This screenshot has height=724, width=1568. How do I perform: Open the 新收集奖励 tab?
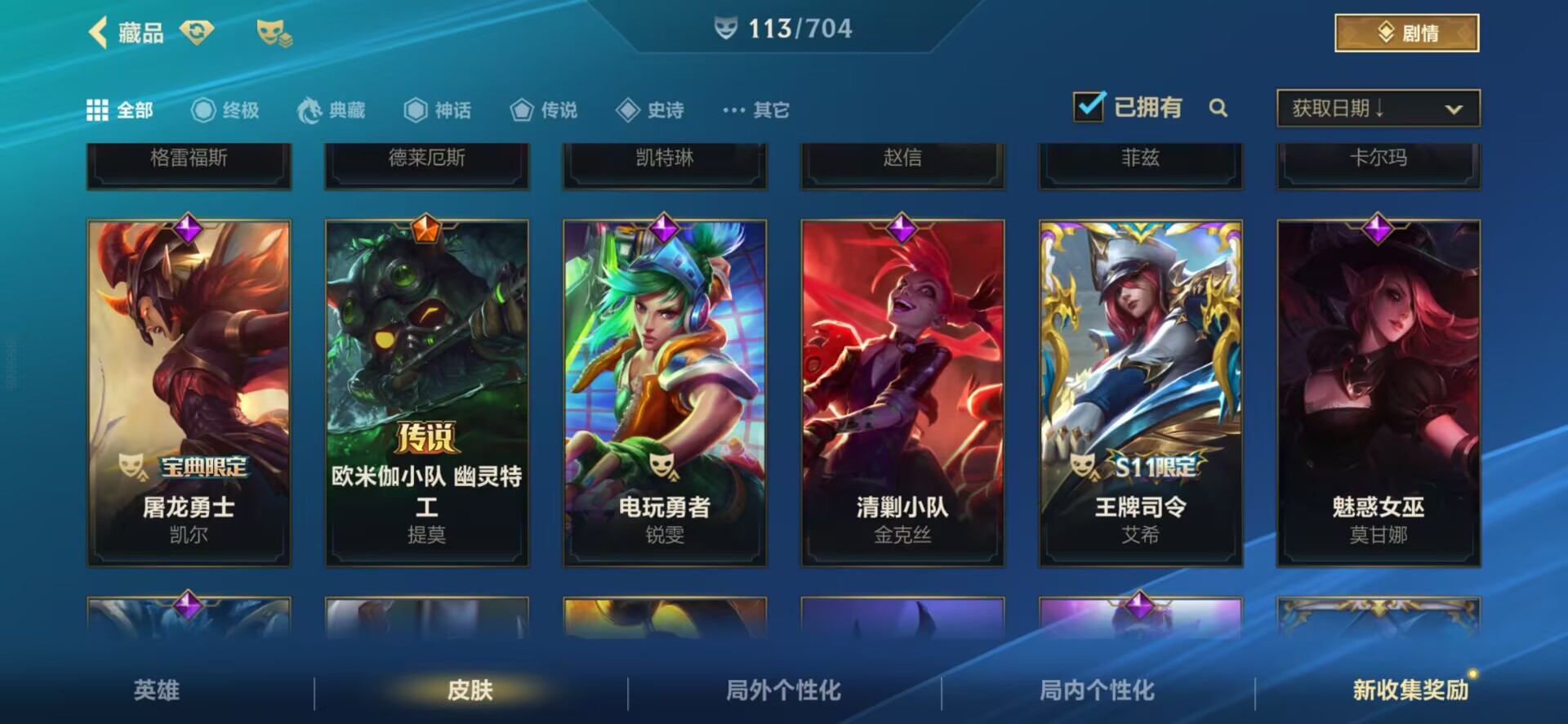click(x=1410, y=690)
